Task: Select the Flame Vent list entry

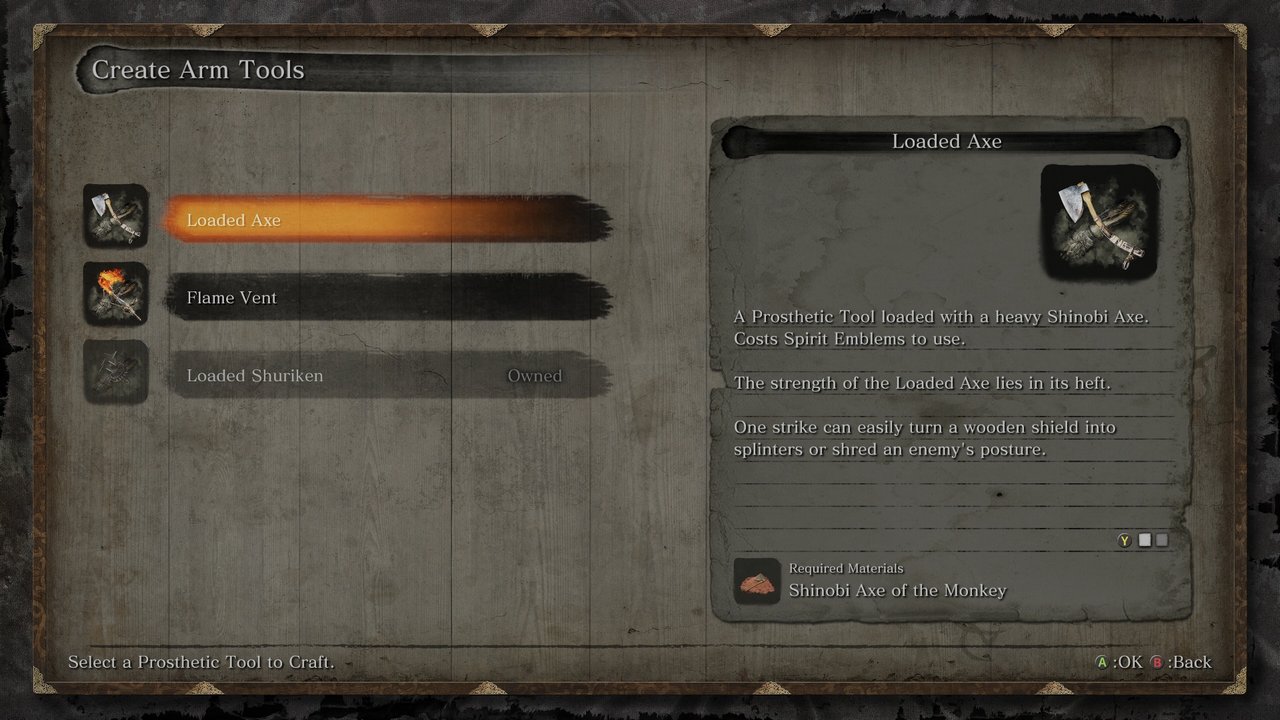Action: tap(300, 297)
